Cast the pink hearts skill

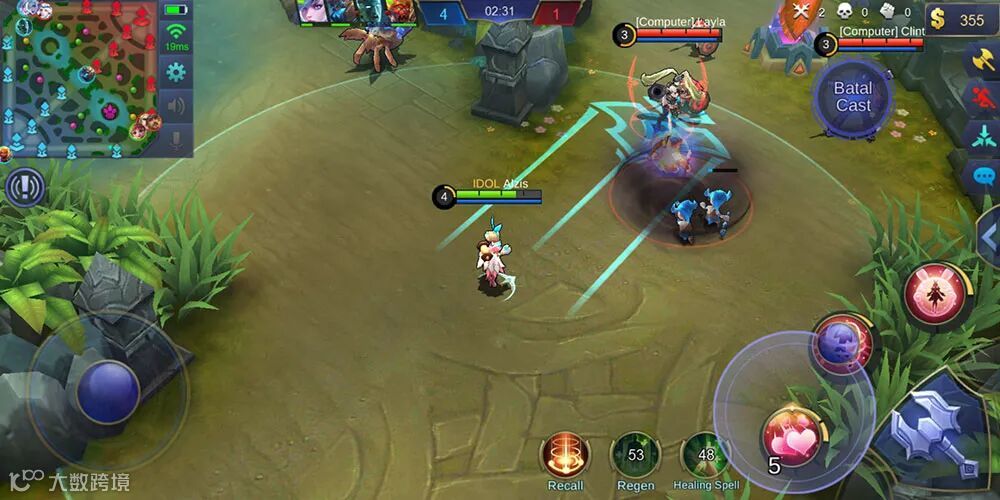click(791, 437)
